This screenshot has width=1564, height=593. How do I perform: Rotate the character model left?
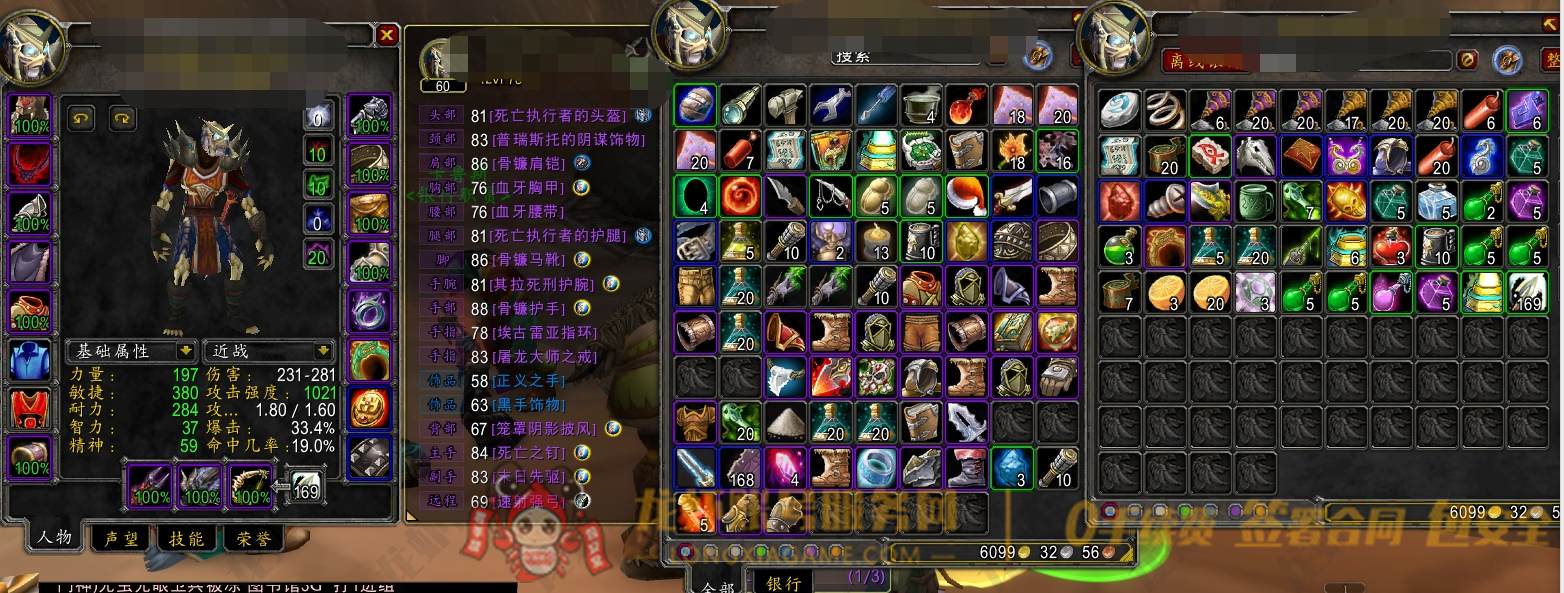[x=82, y=118]
